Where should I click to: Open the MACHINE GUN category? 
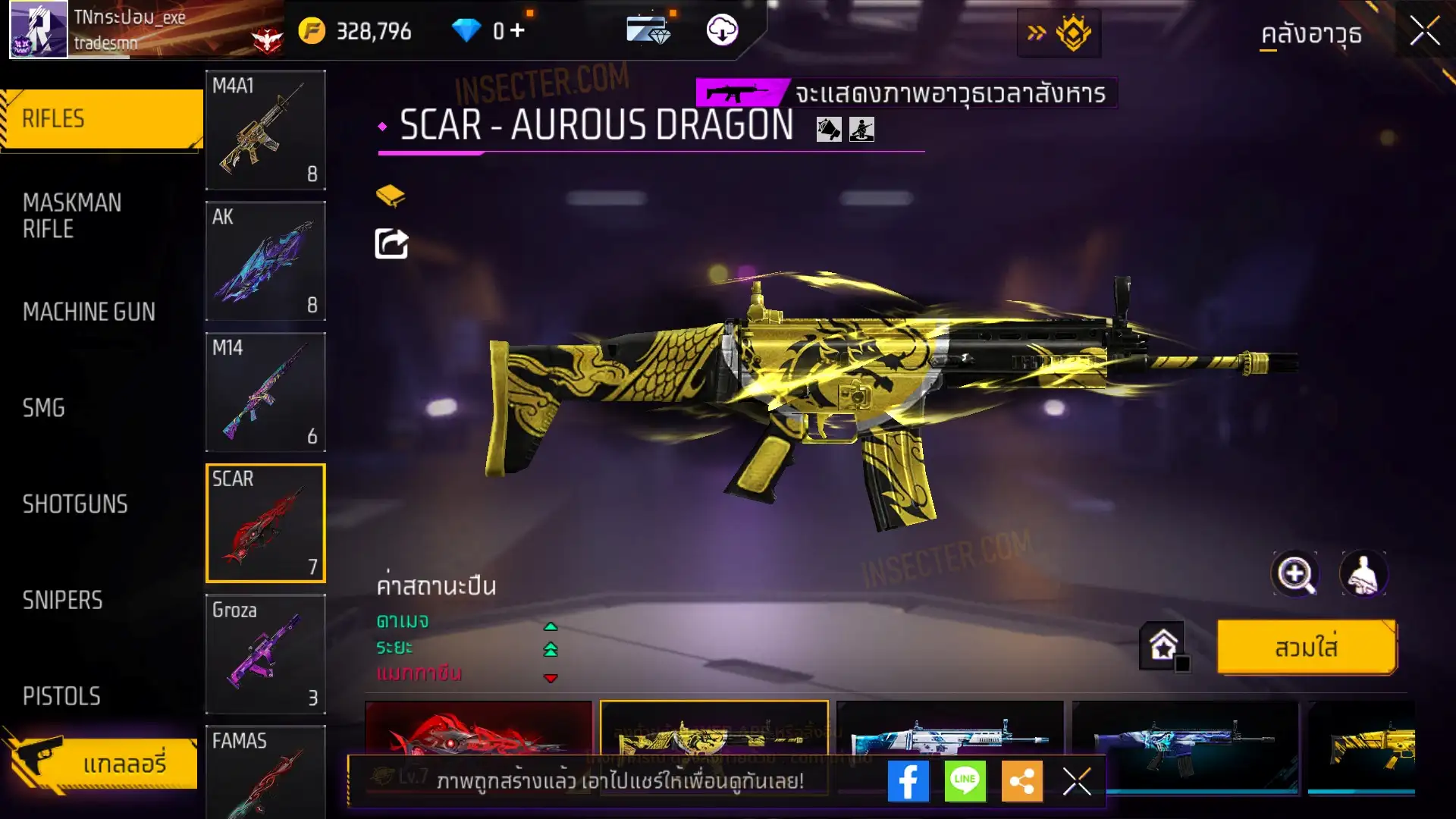(x=89, y=312)
